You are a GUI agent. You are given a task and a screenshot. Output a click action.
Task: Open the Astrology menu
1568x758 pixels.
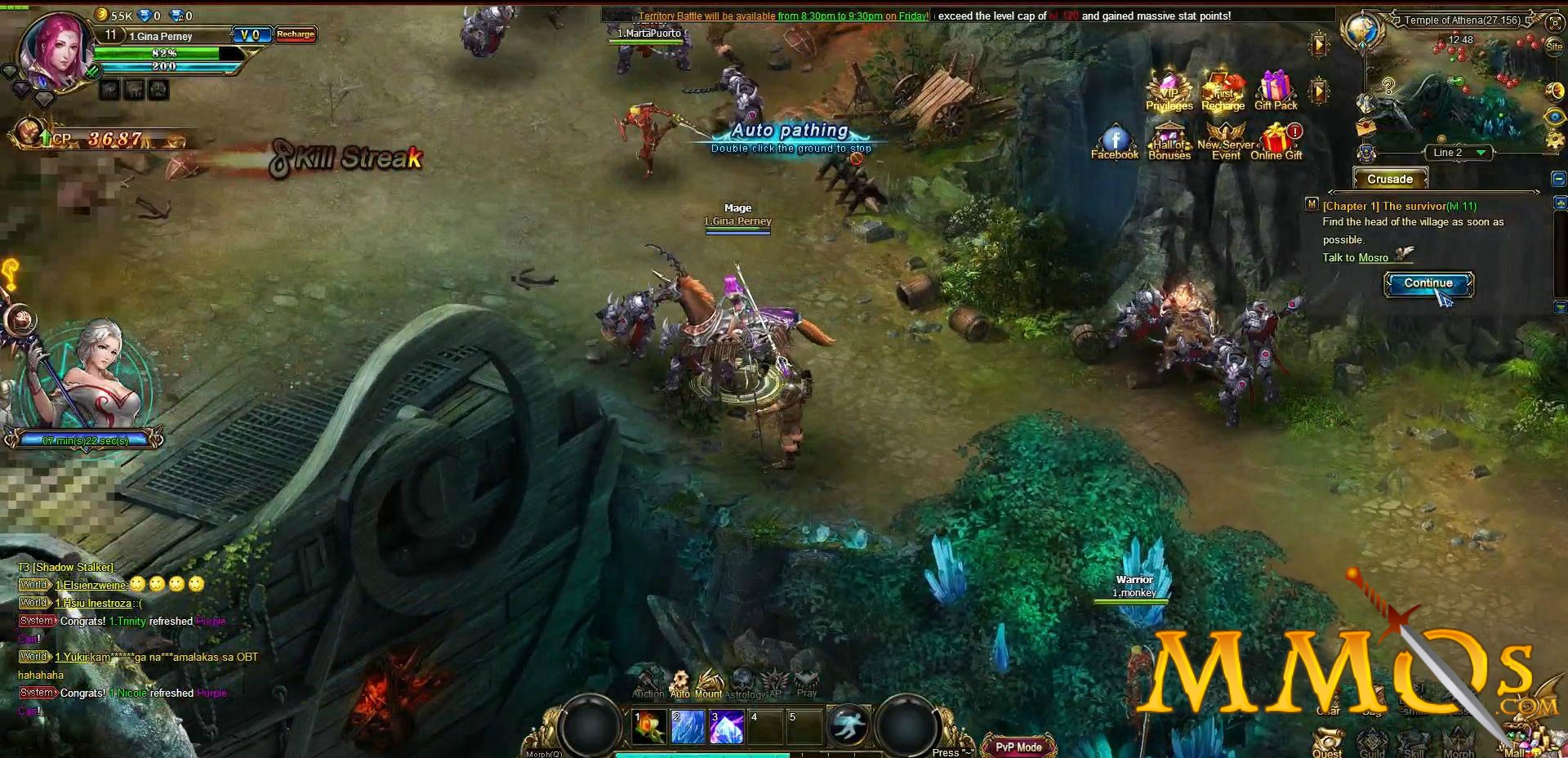tap(744, 684)
